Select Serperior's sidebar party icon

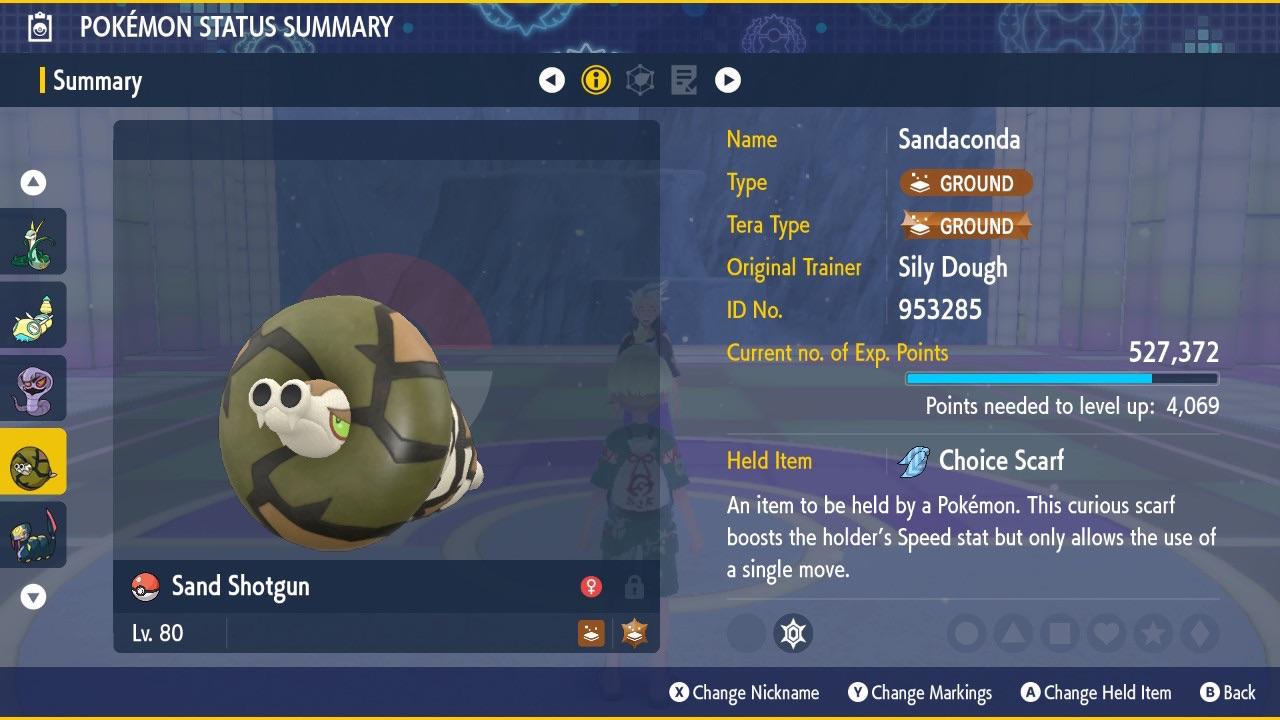coord(33,241)
